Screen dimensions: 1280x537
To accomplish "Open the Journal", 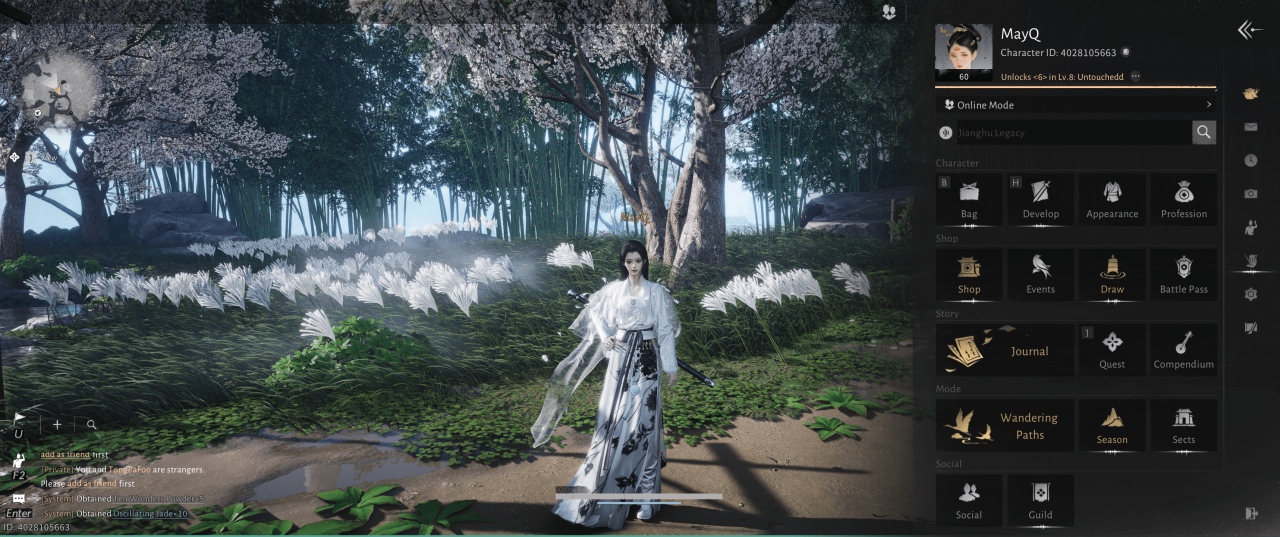I will point(1004,350).
